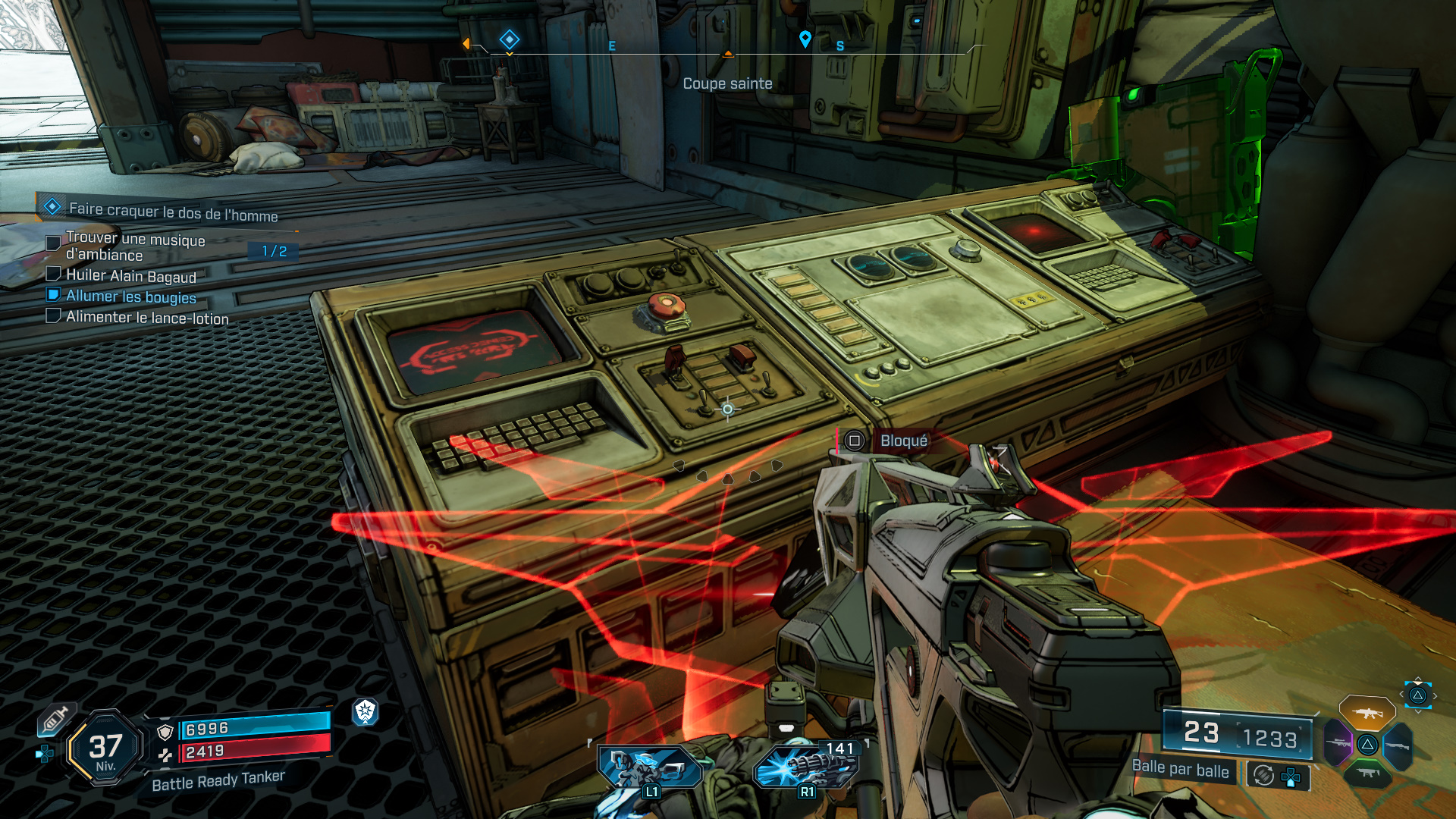Select the Trouver une musique d'ambiance objective
The image size is (1456, 819).
click(x=135, y=246)
